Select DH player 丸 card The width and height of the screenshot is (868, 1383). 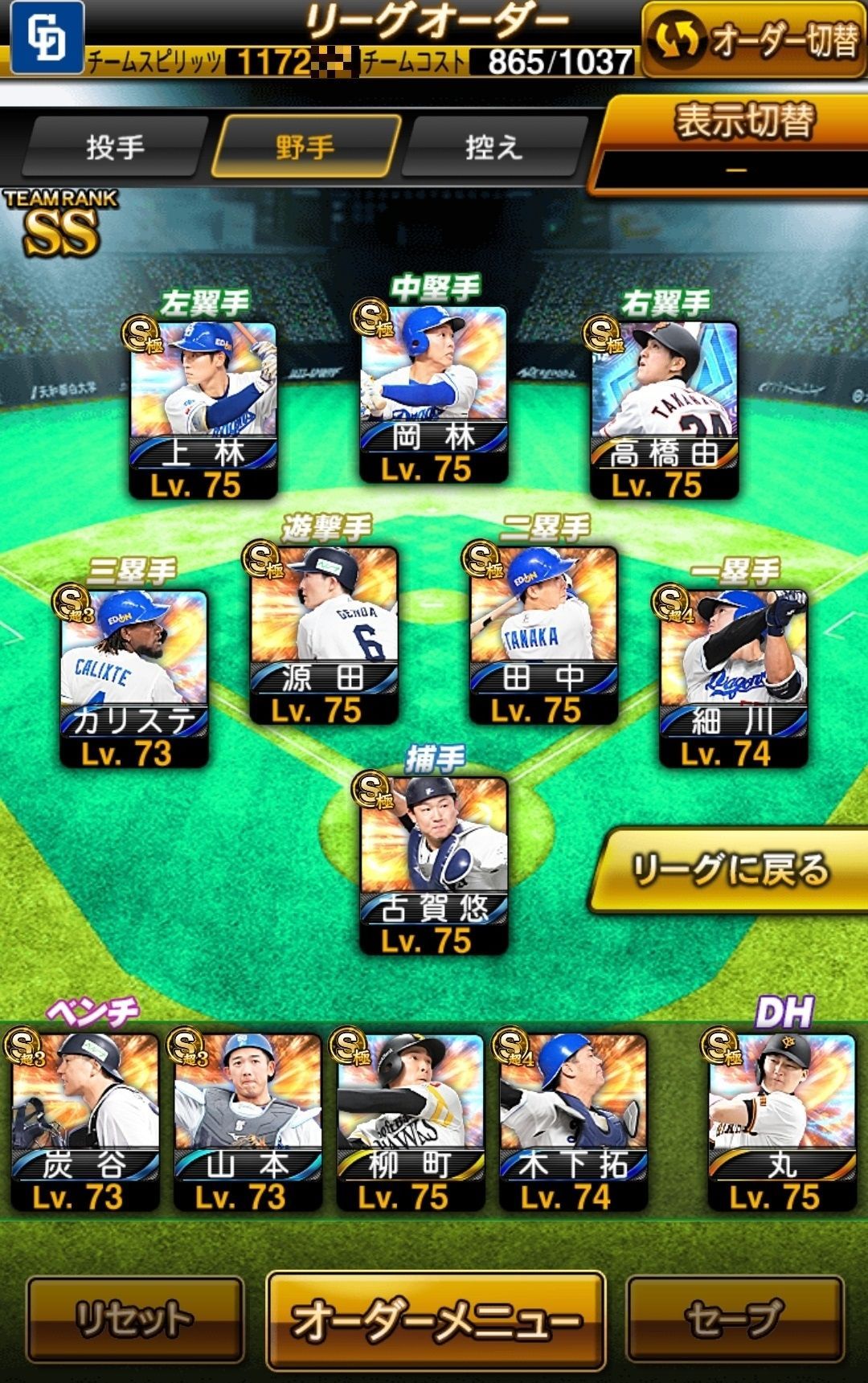pyautogui.click(x=781, y=1121)
